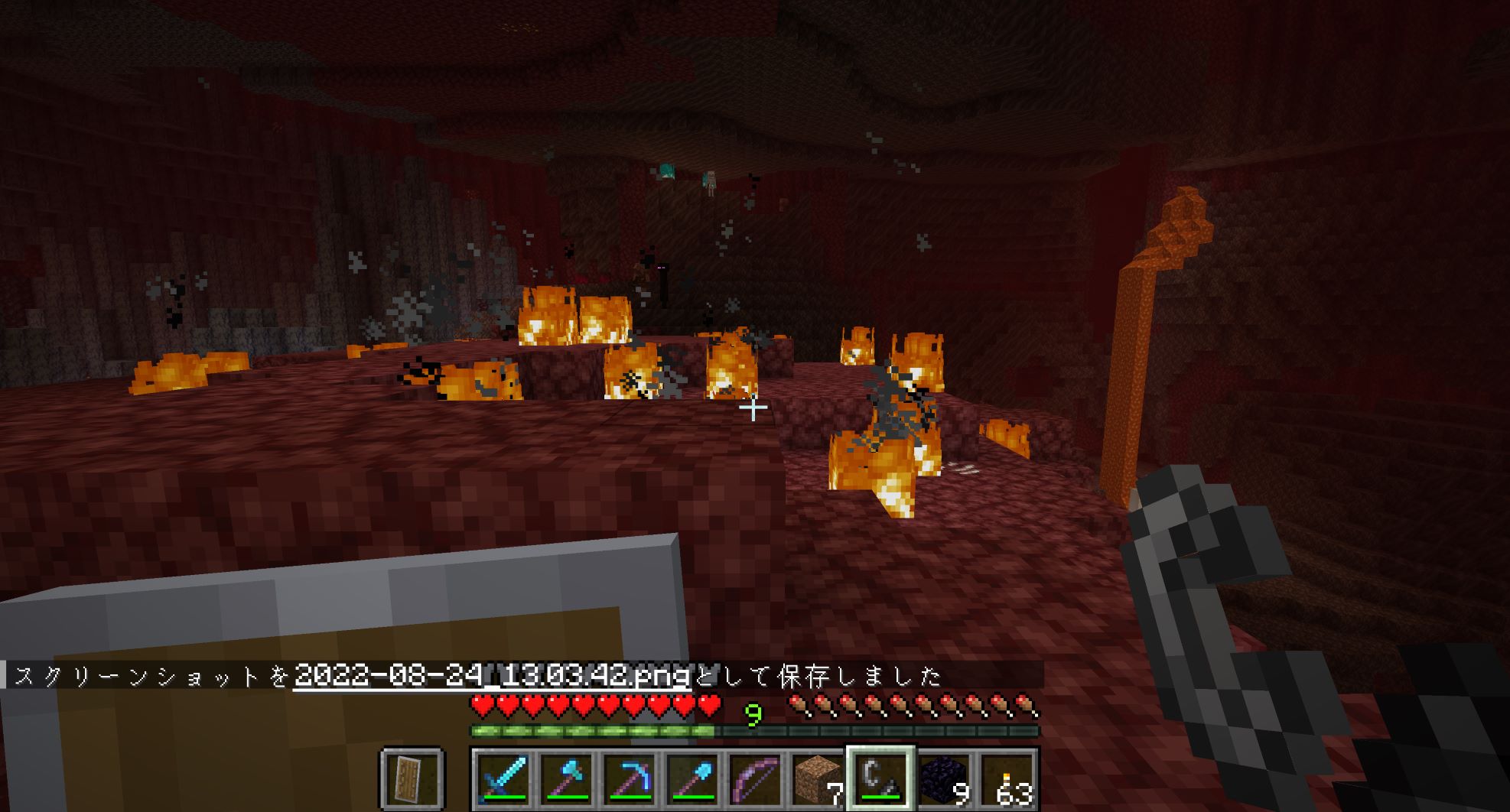Image resolution: width=1510 pixels, height=812 pixels.
Task: Select the flint and steel slot
Action: pyautogui.click(x=880, y=779)
